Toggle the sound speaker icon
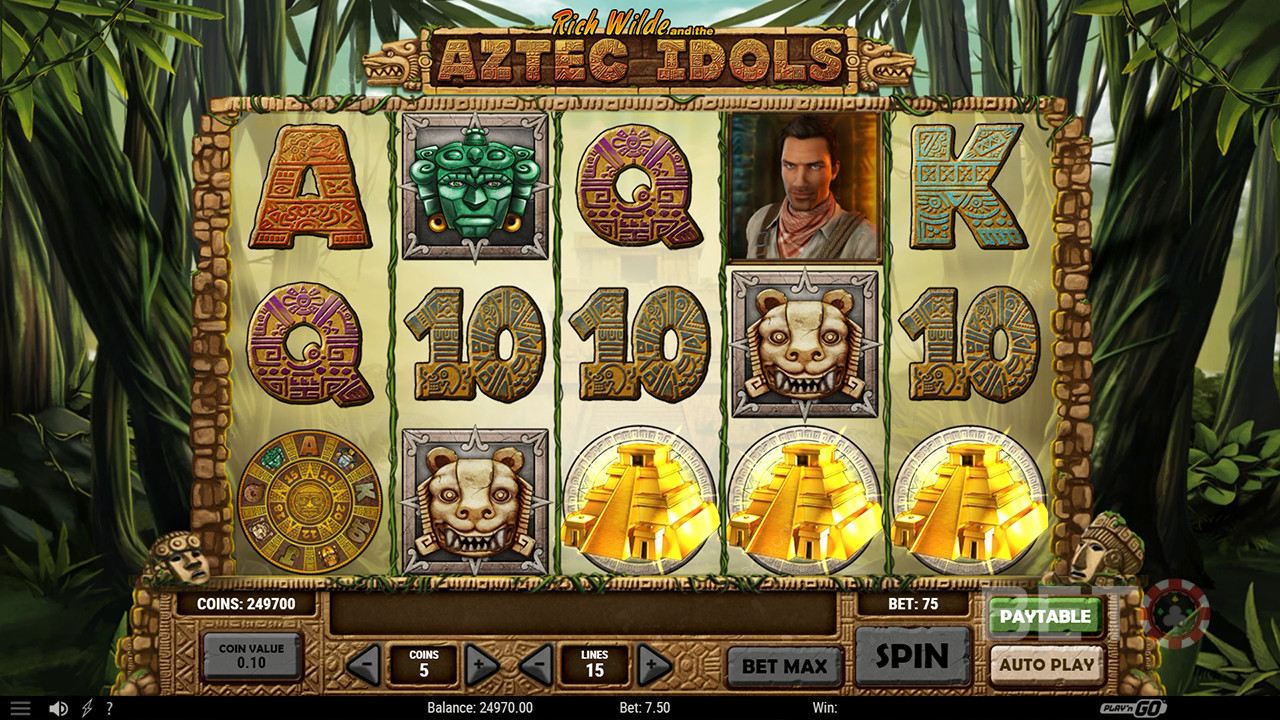 point(58,708)
